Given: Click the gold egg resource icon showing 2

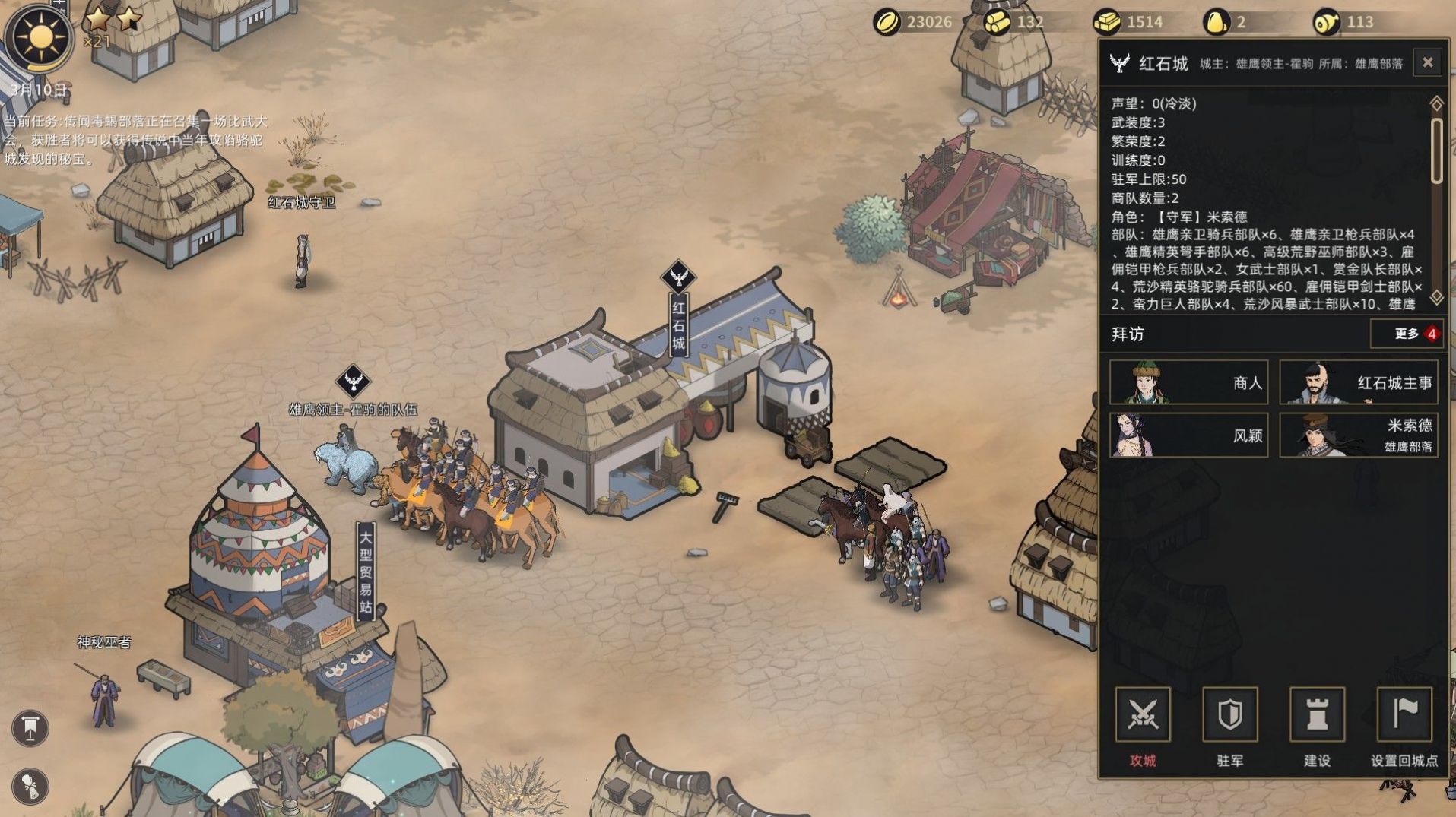Looking at the screenshot, I should click(1217, 22).
